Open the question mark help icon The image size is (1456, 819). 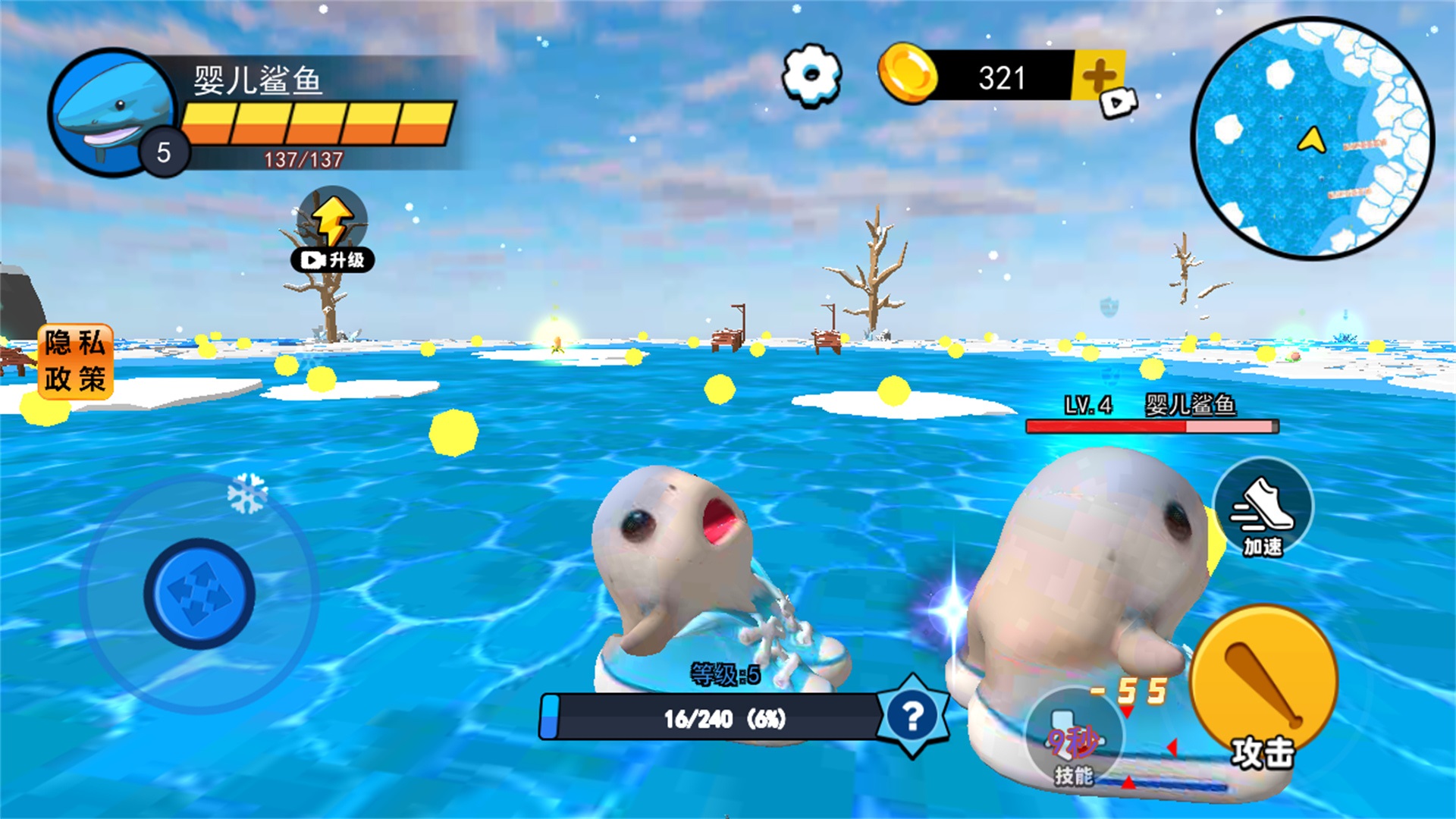coord(912,715)
